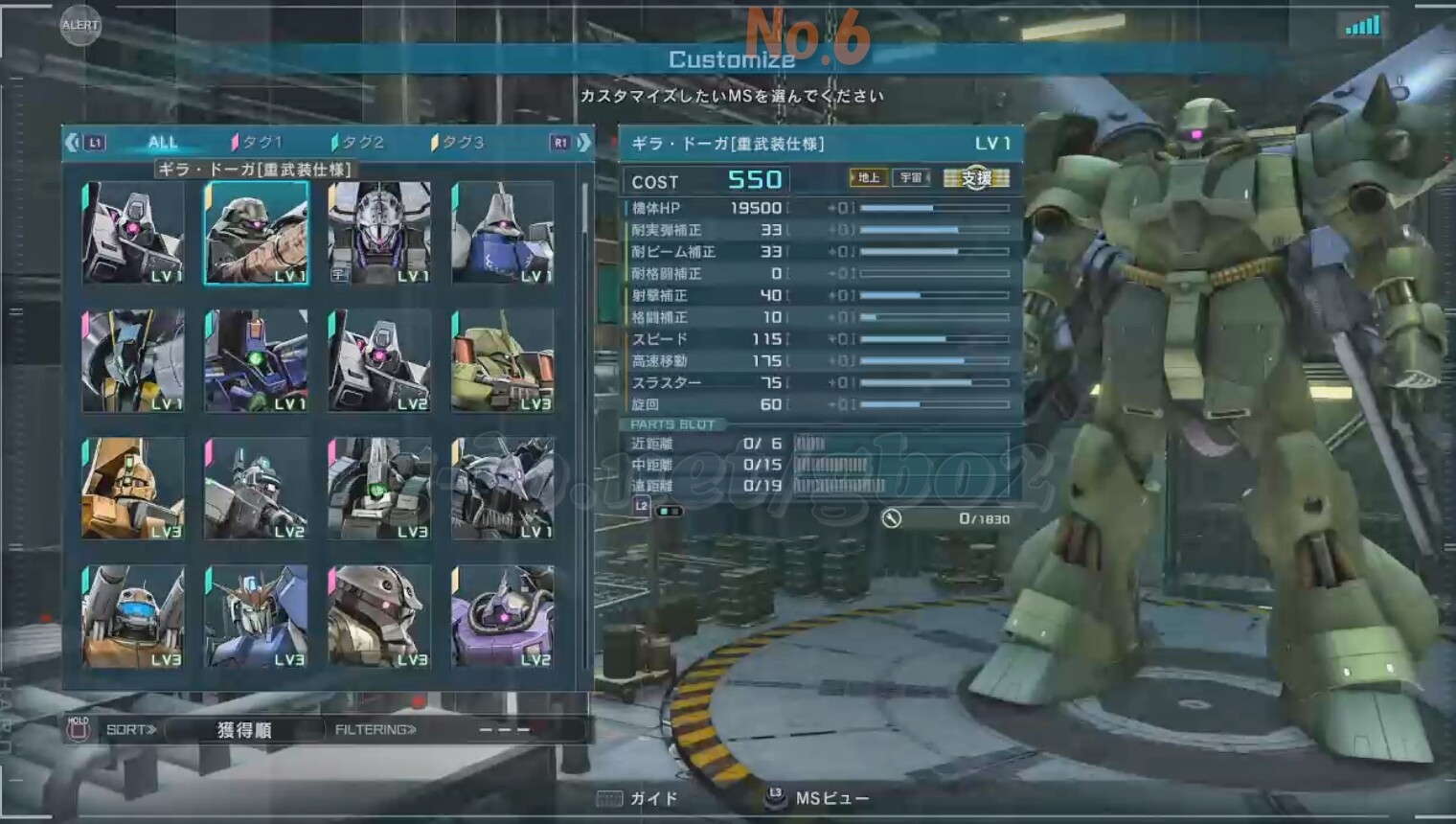Go to next tag with right arrow
Screen dimensions: 1456x824
pos(583,143)
